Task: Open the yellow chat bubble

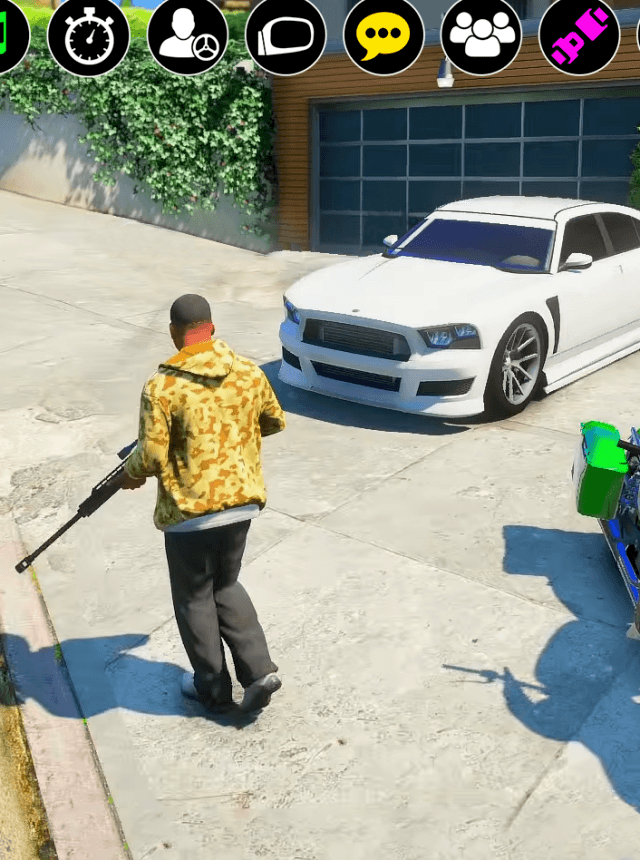Action: (383, 37)
